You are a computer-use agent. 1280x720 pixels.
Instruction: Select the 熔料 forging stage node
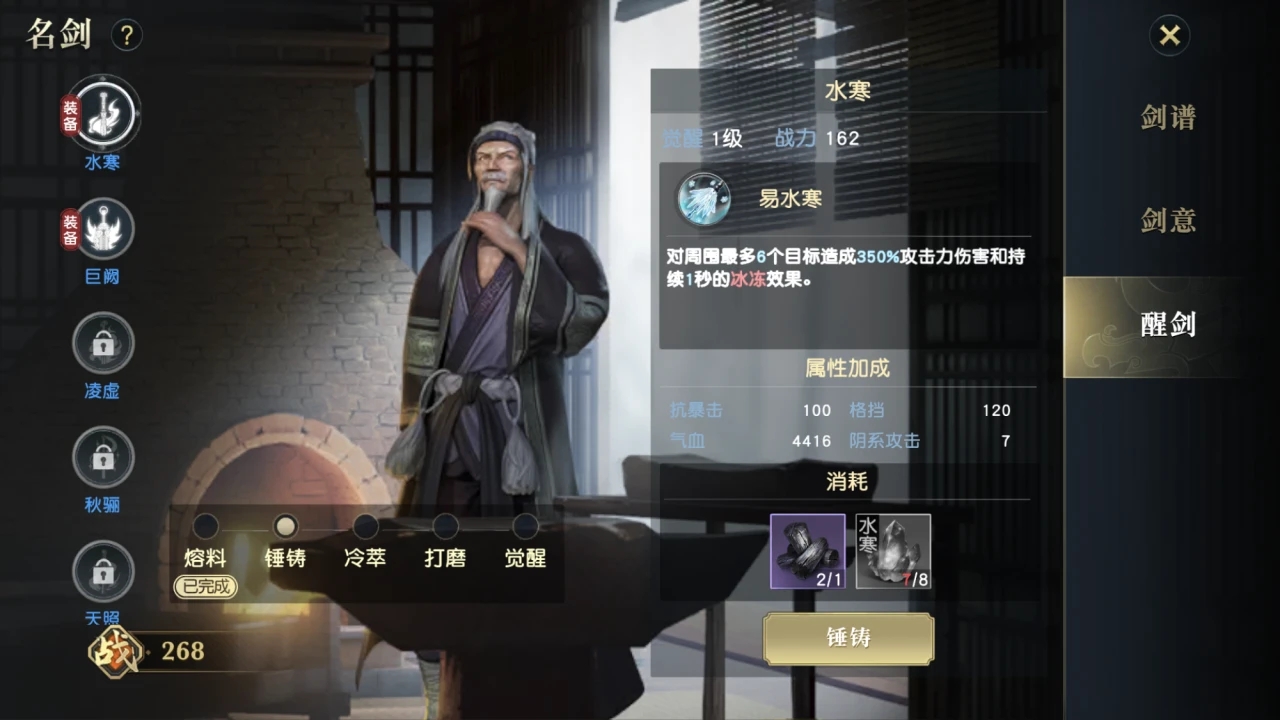click(205, 525)
